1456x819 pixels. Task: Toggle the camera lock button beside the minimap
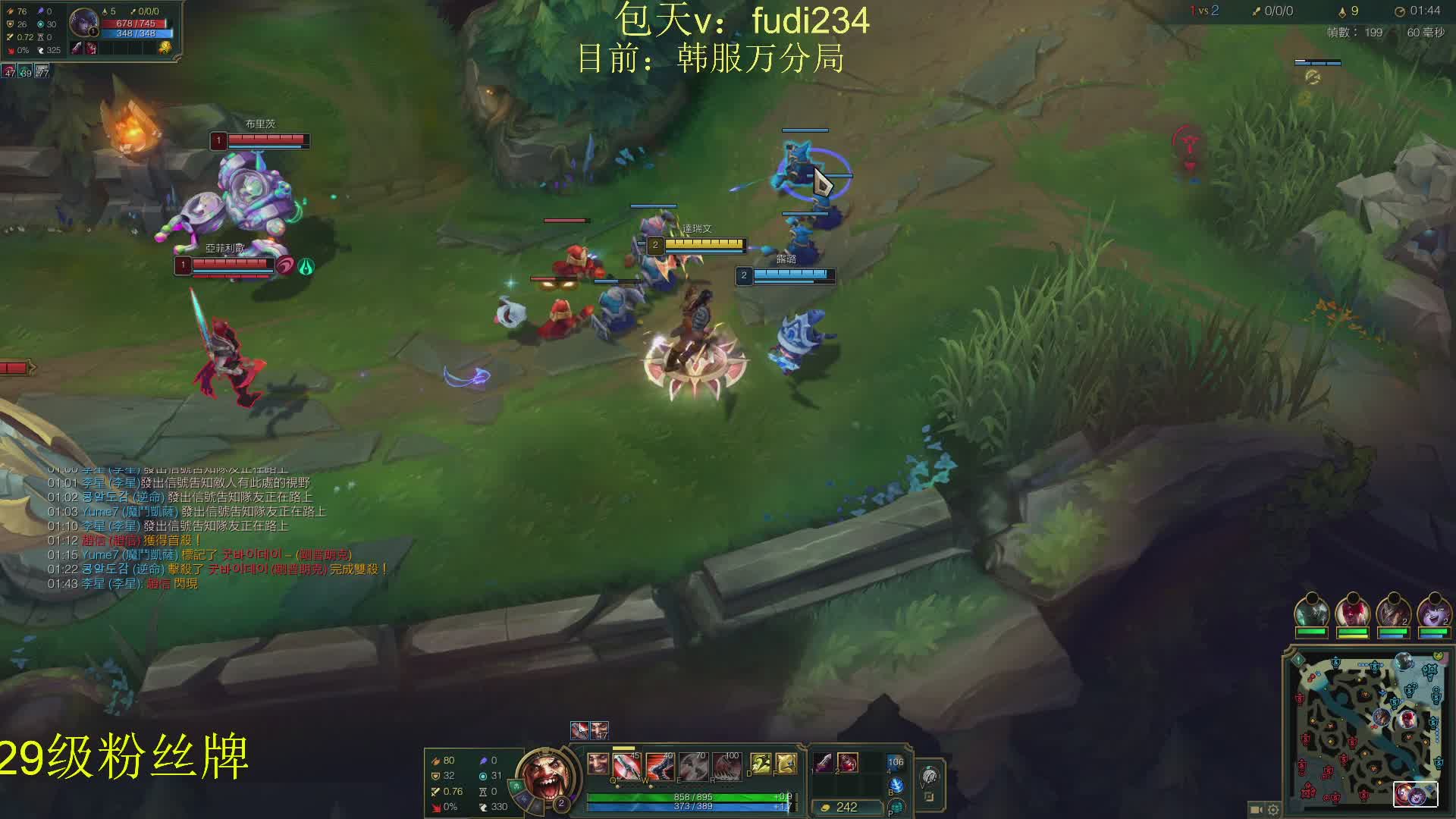[x=1256, y=810]
